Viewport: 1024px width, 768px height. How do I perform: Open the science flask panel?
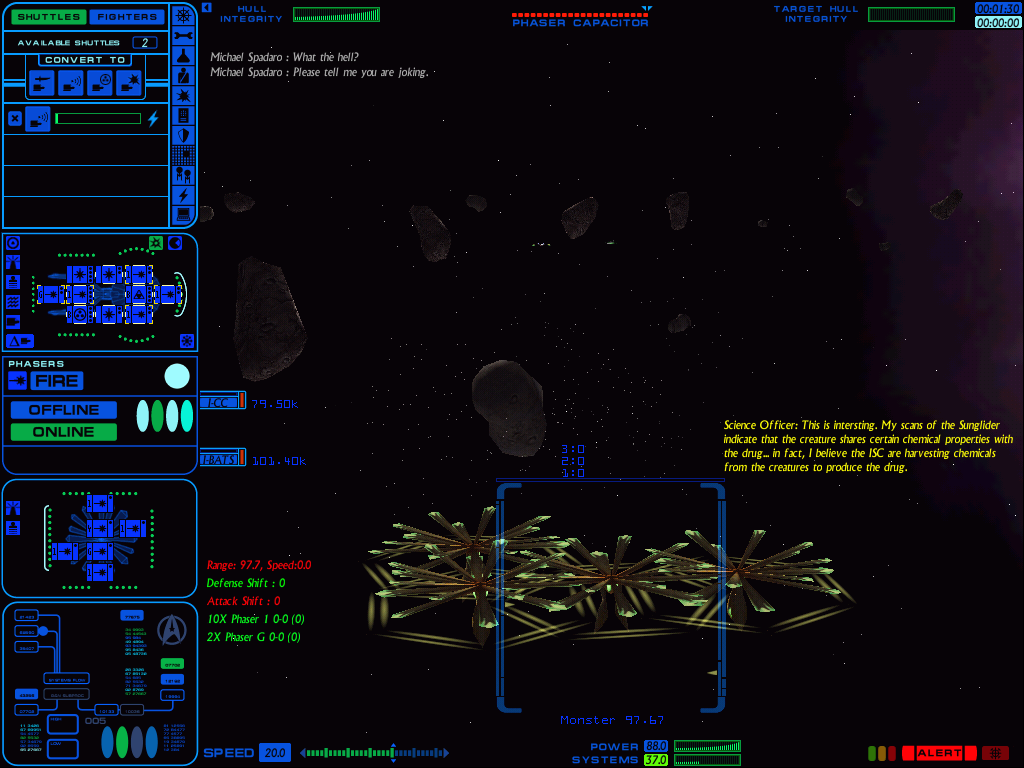click(183, 55)
